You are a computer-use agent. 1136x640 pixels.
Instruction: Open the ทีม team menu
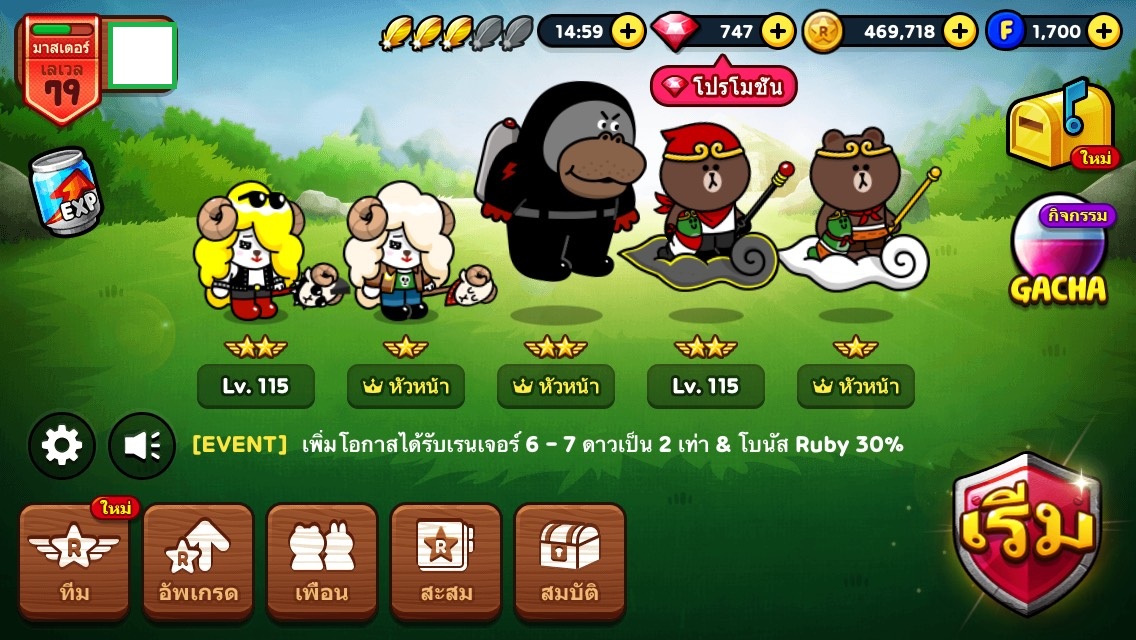(74, 561)
